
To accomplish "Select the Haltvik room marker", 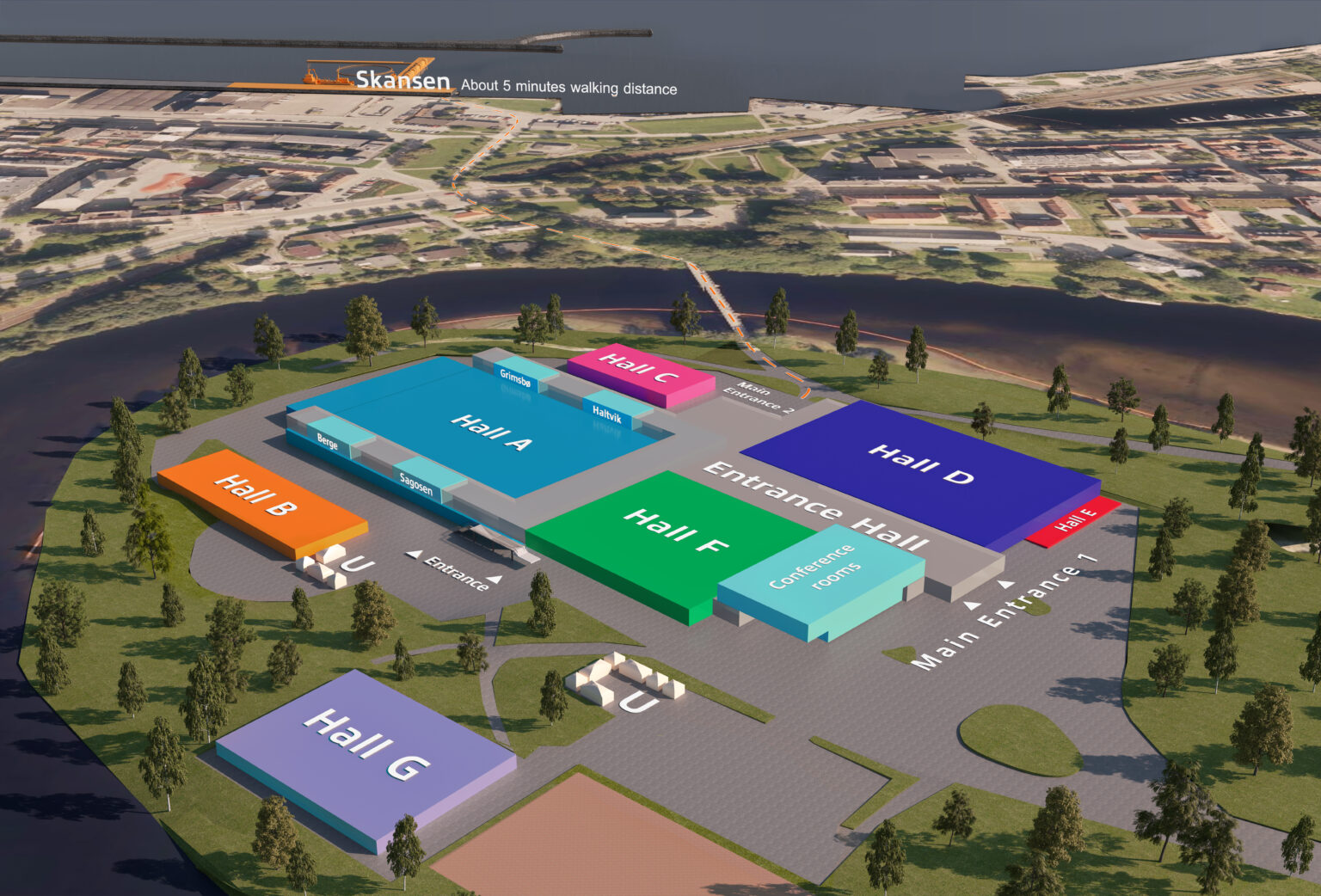I will 607,414.
